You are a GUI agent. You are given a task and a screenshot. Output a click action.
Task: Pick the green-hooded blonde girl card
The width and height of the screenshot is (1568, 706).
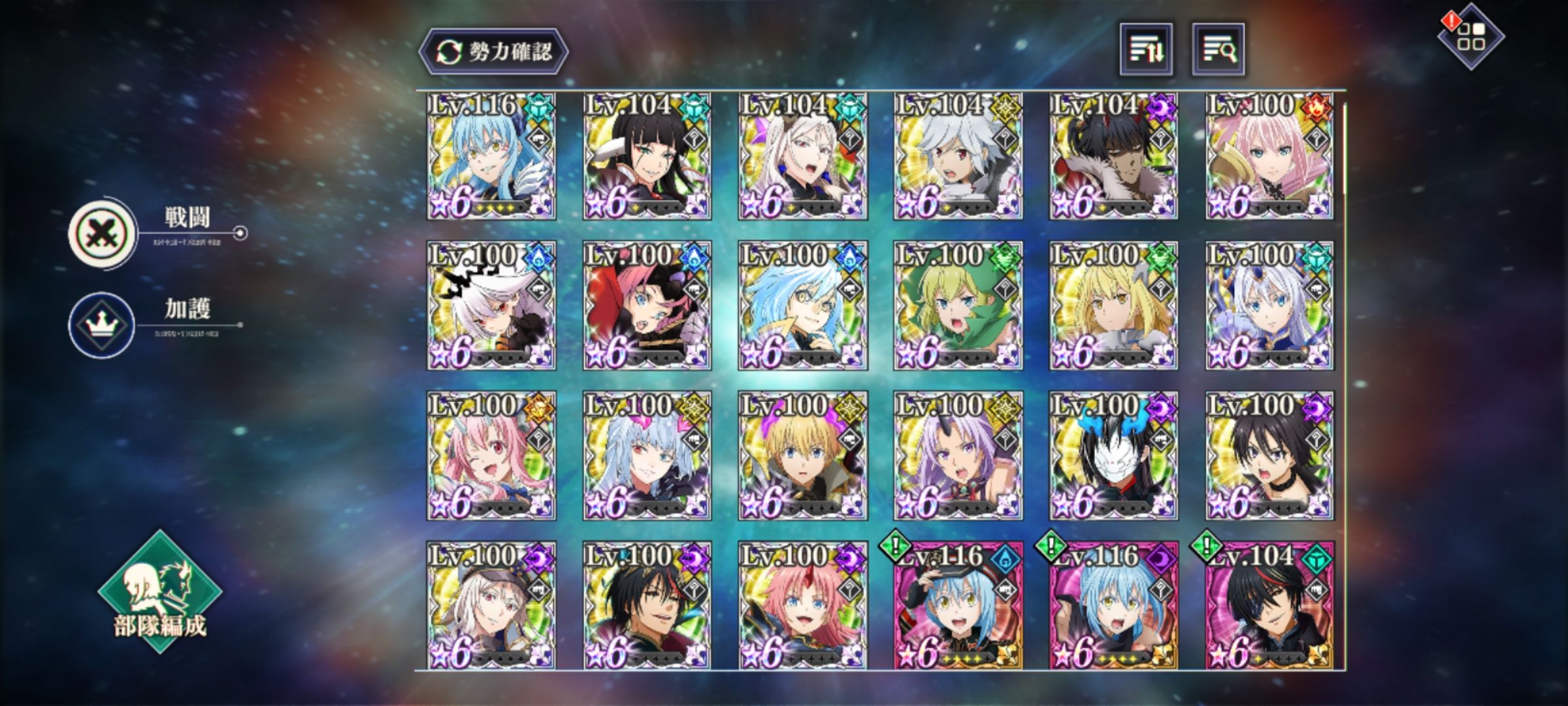click(x=958, y=306)
